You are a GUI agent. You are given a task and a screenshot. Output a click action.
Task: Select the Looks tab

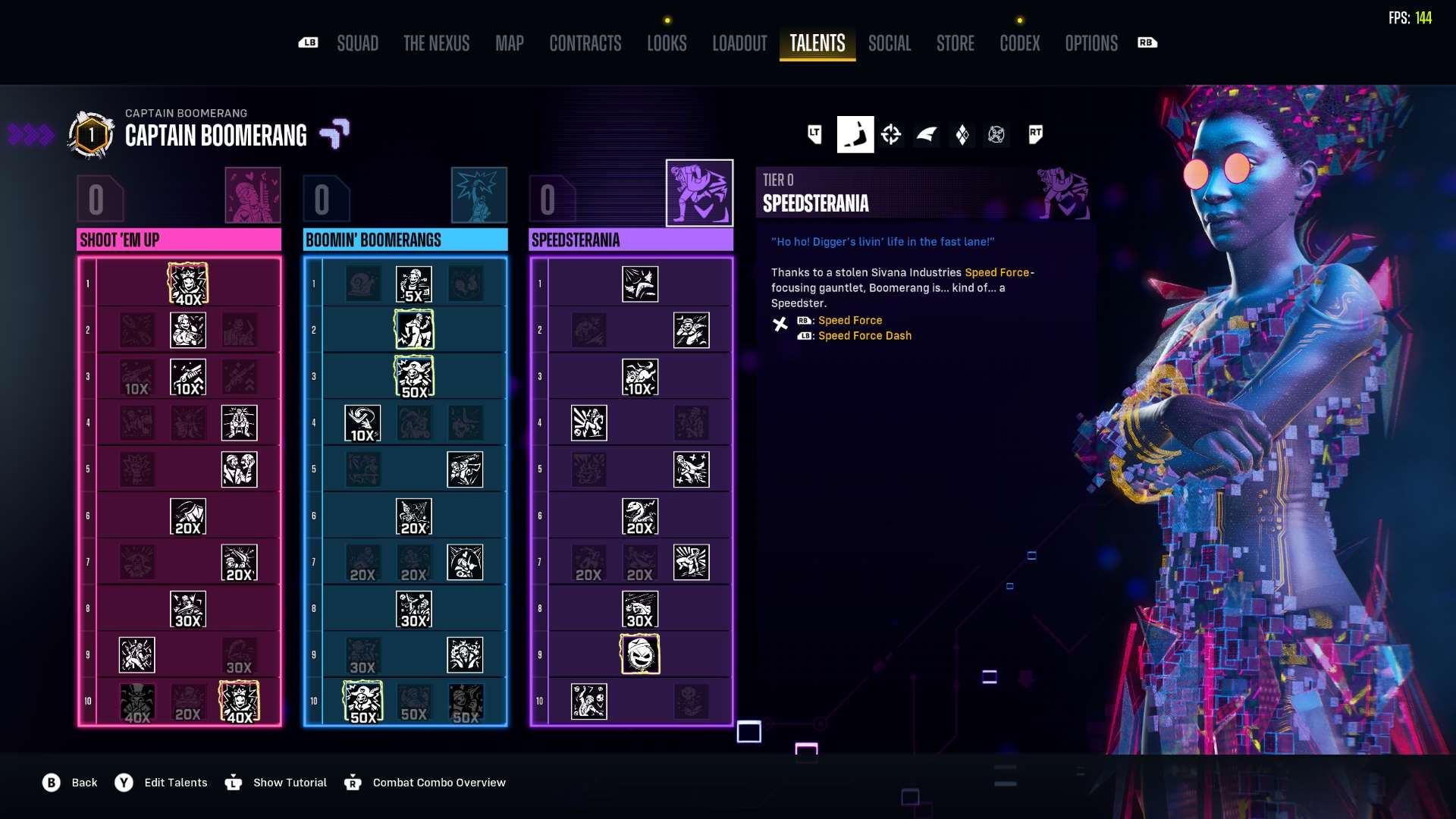coord(667,43)
